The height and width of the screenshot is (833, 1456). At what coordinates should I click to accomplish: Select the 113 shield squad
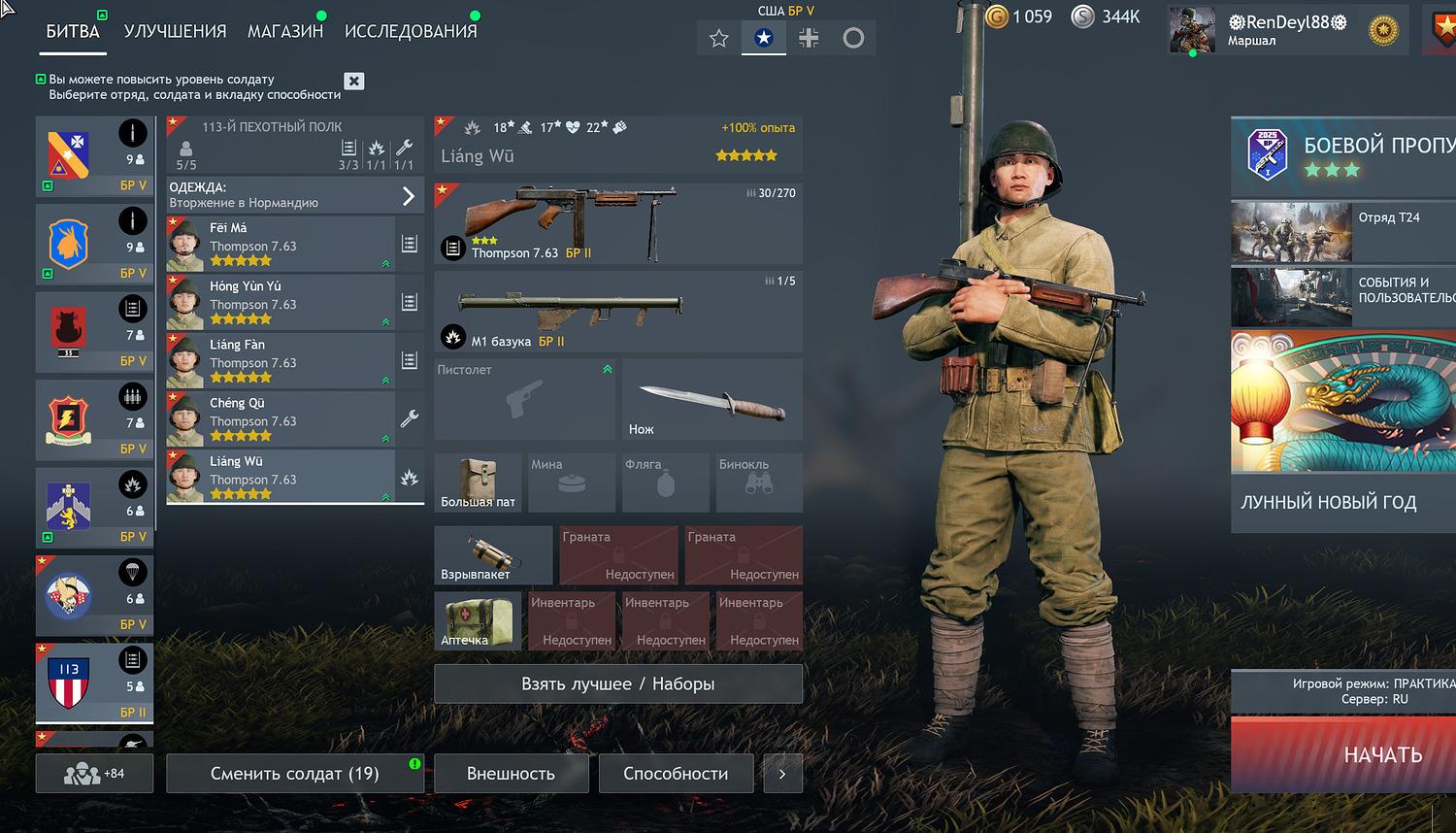(94, 683)
